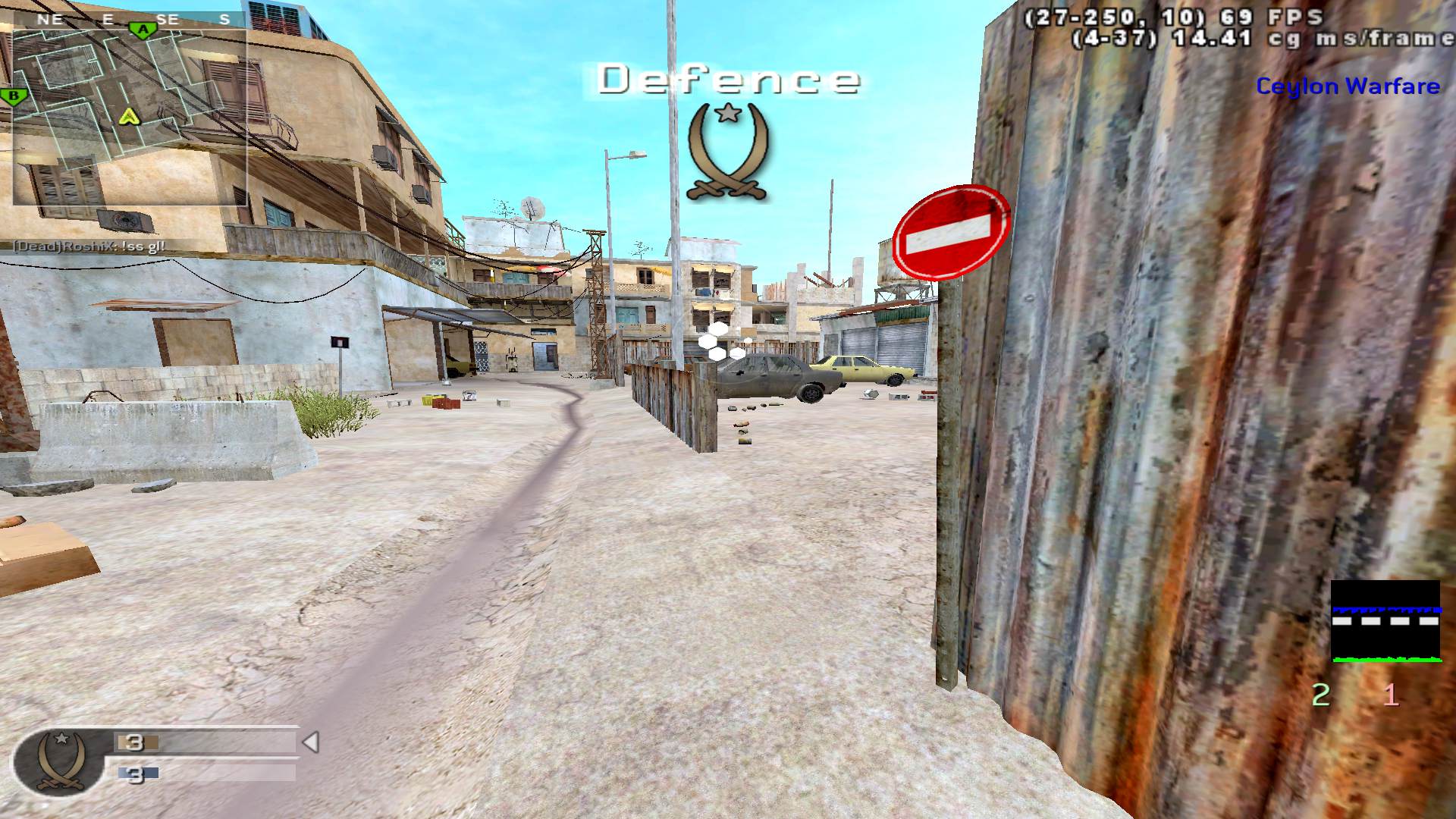Click RoshiX's chat message
The width and height of the screenshot is (1456, 819).
(x=89, y=246)
